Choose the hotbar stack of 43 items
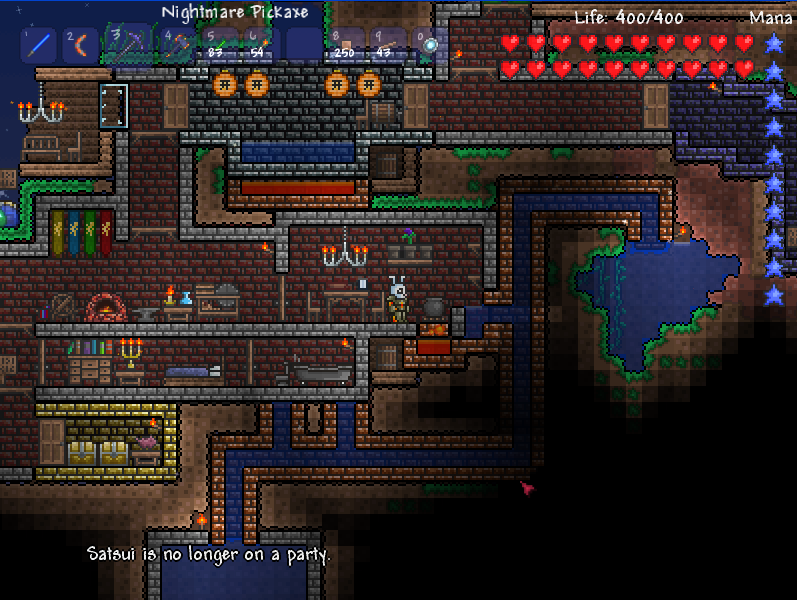The image size is (797, 600). click(386, 45)
